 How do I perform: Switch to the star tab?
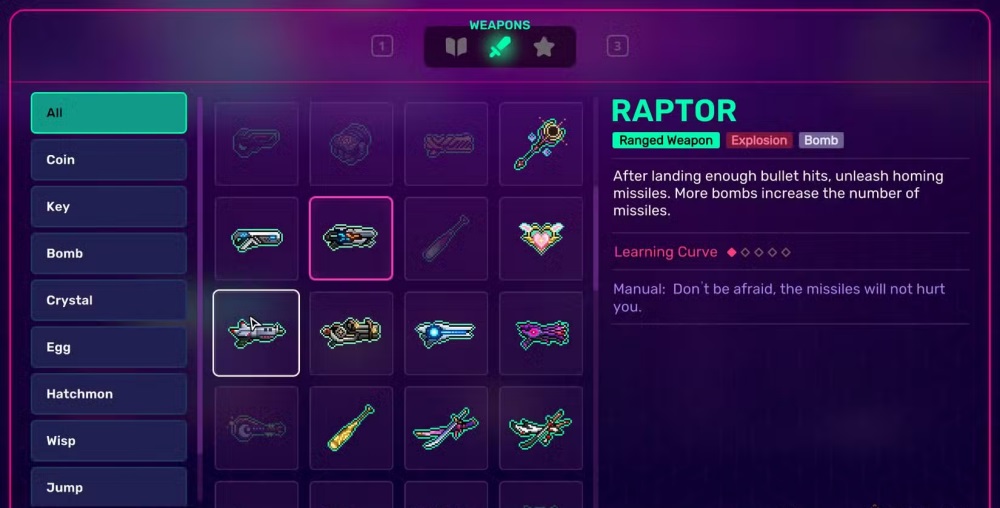[x=543, y=47]
